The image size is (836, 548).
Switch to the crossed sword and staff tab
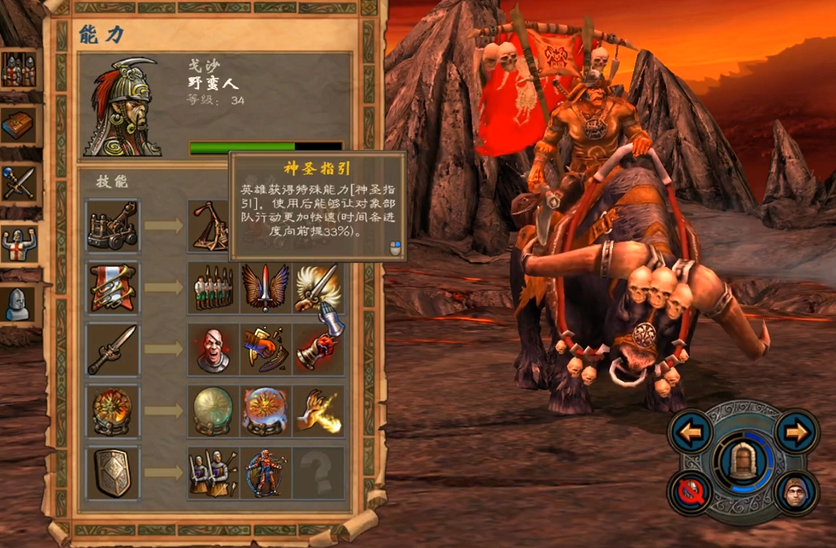pos(18,184)
